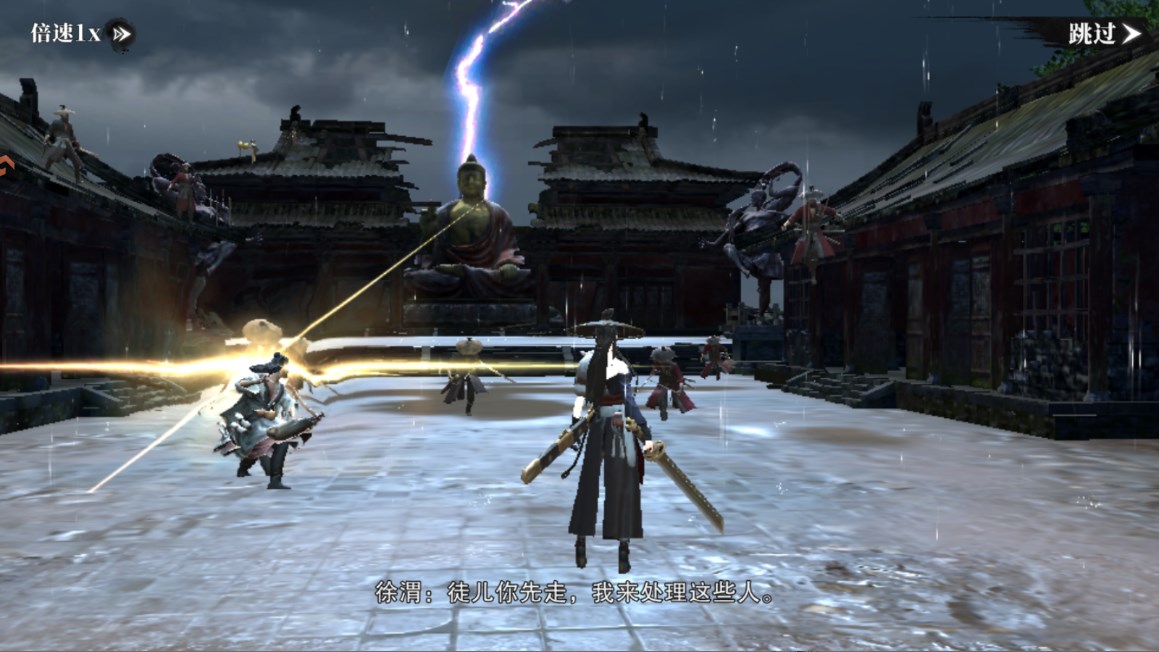Toggle the 倍速1x playback speed button
1159x652 pixels.
82,34
